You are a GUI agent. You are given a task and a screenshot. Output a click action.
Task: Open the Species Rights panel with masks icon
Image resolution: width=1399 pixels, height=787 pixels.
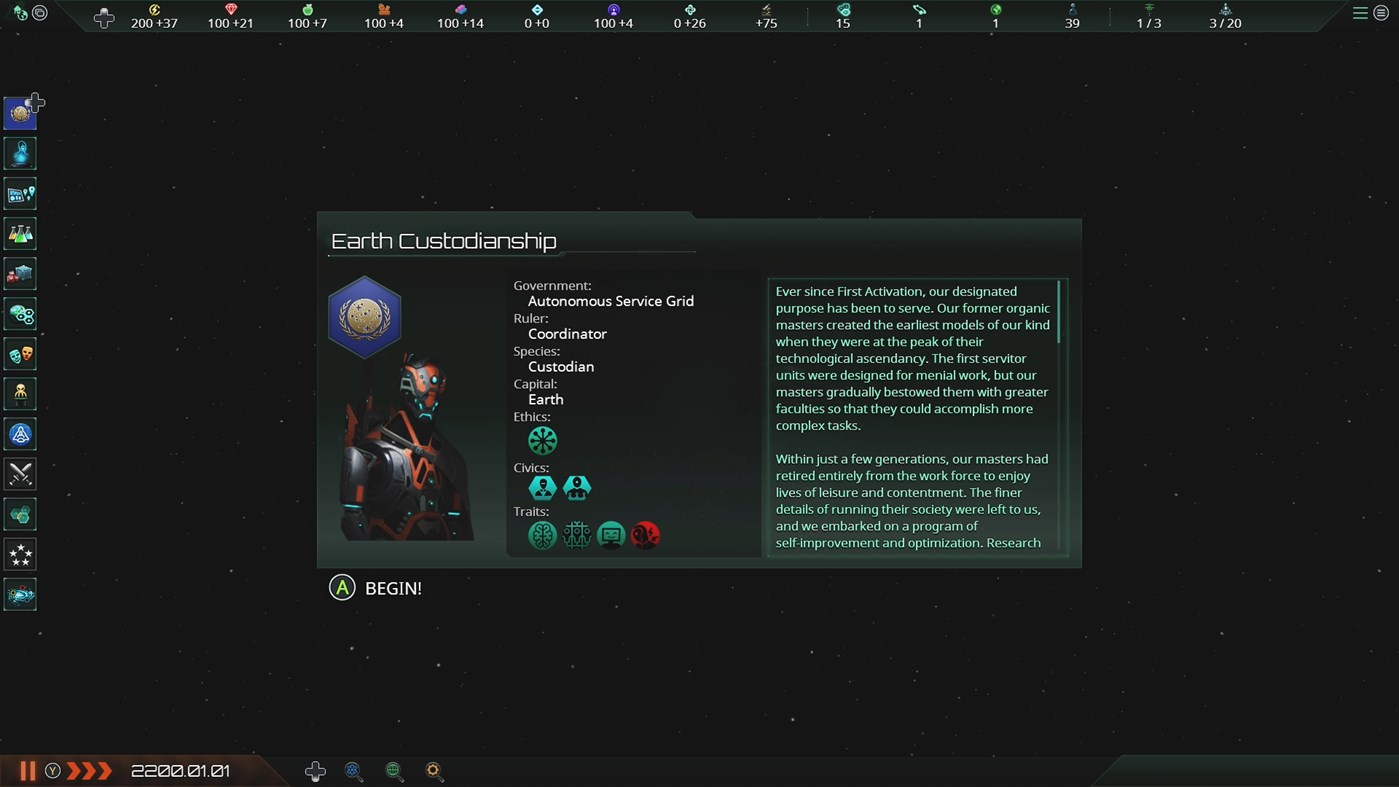20,353
